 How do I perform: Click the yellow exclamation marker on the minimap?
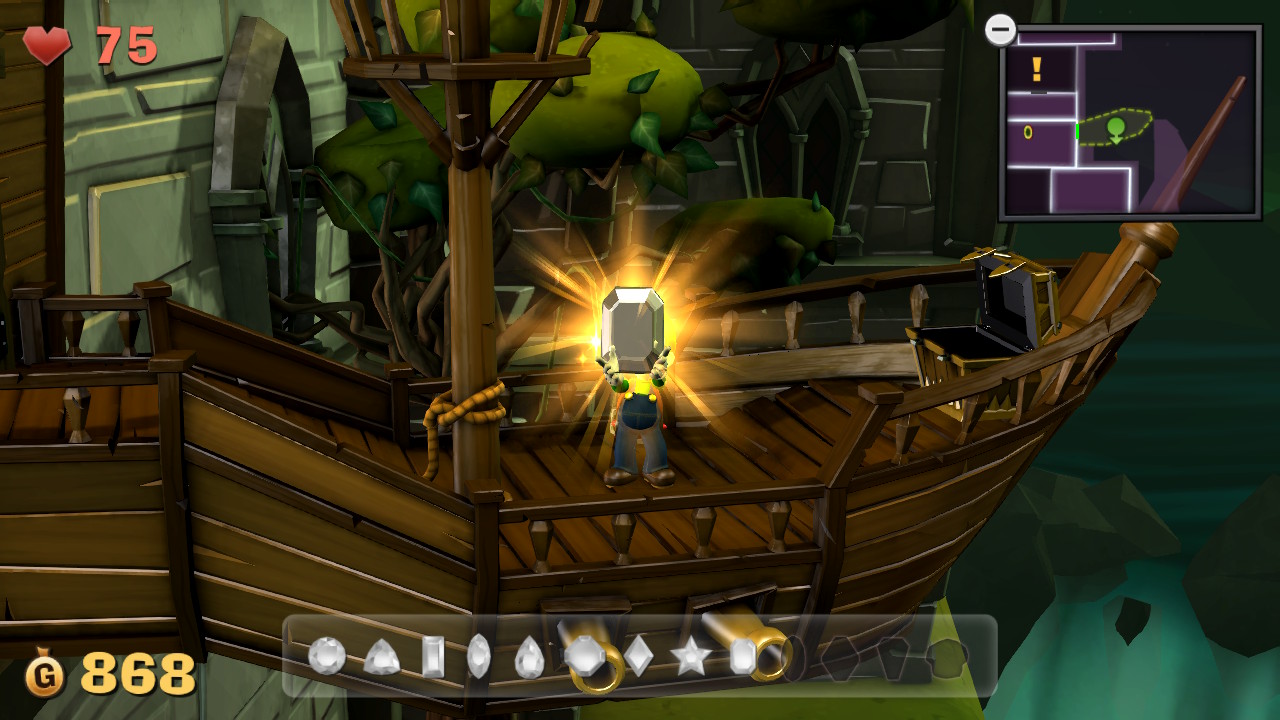coord(1037,69)
